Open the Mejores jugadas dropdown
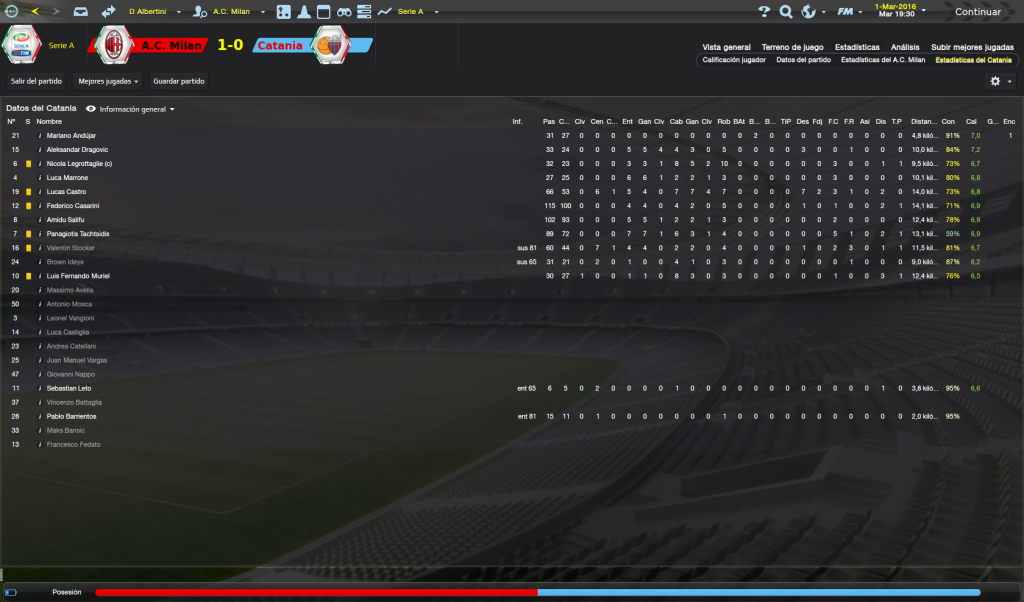The width and height of the screenshot is (1024, 602). coord(108,80)
